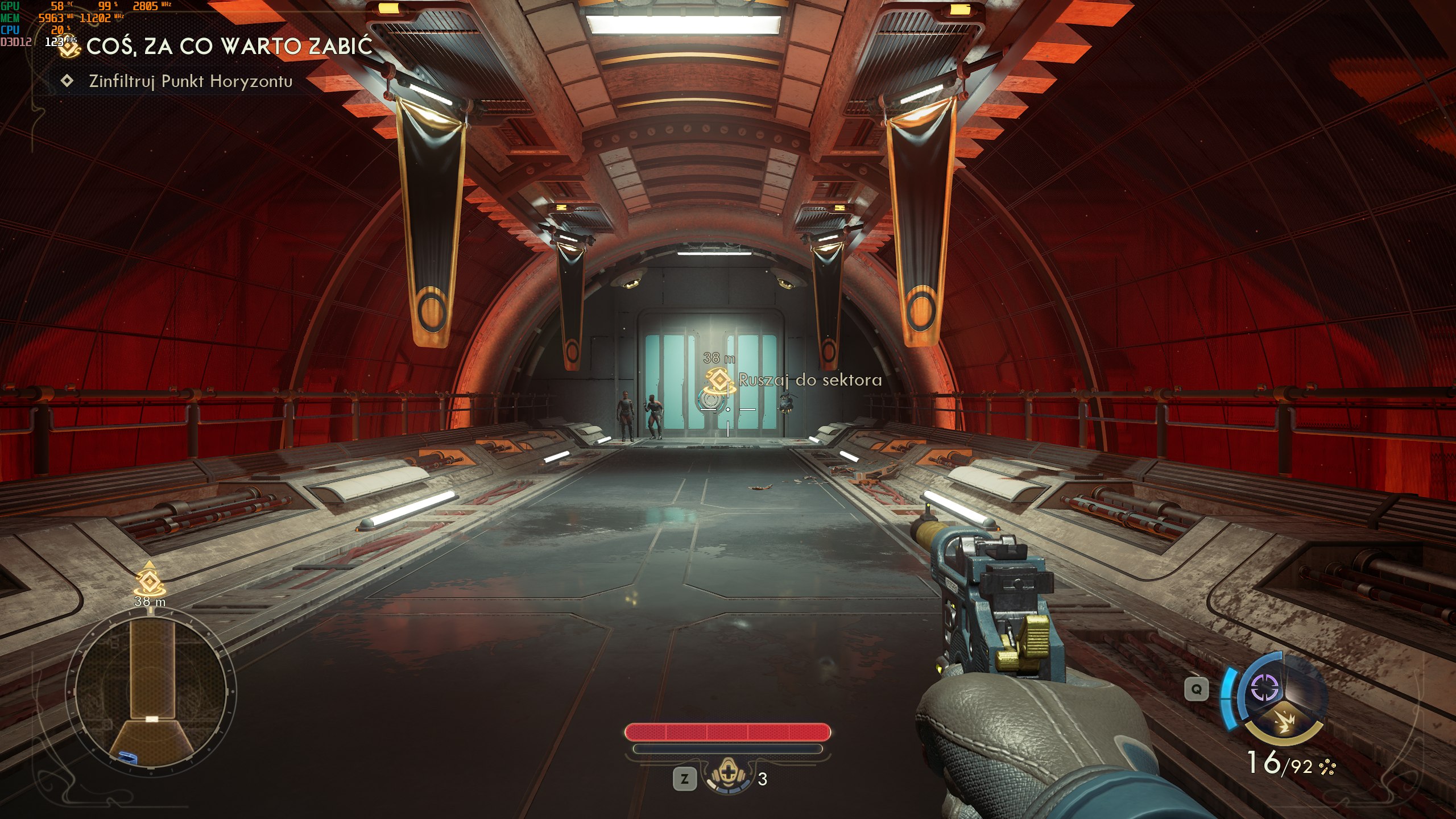Click the quest marker above the minimap
Screen dimensions: 1456x819
[149, 580]
